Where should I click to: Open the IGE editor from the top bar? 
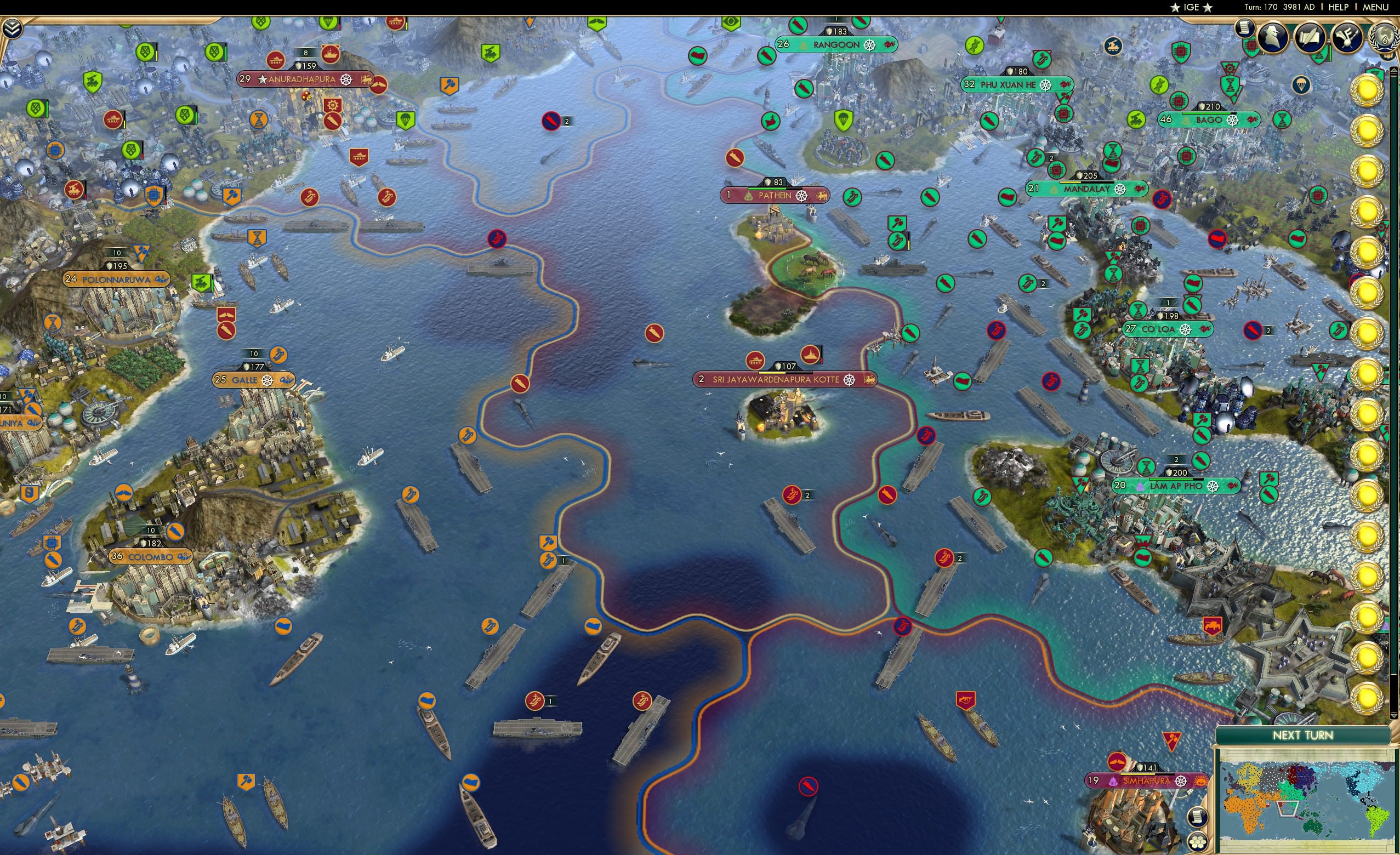(x=1191, y=7)
